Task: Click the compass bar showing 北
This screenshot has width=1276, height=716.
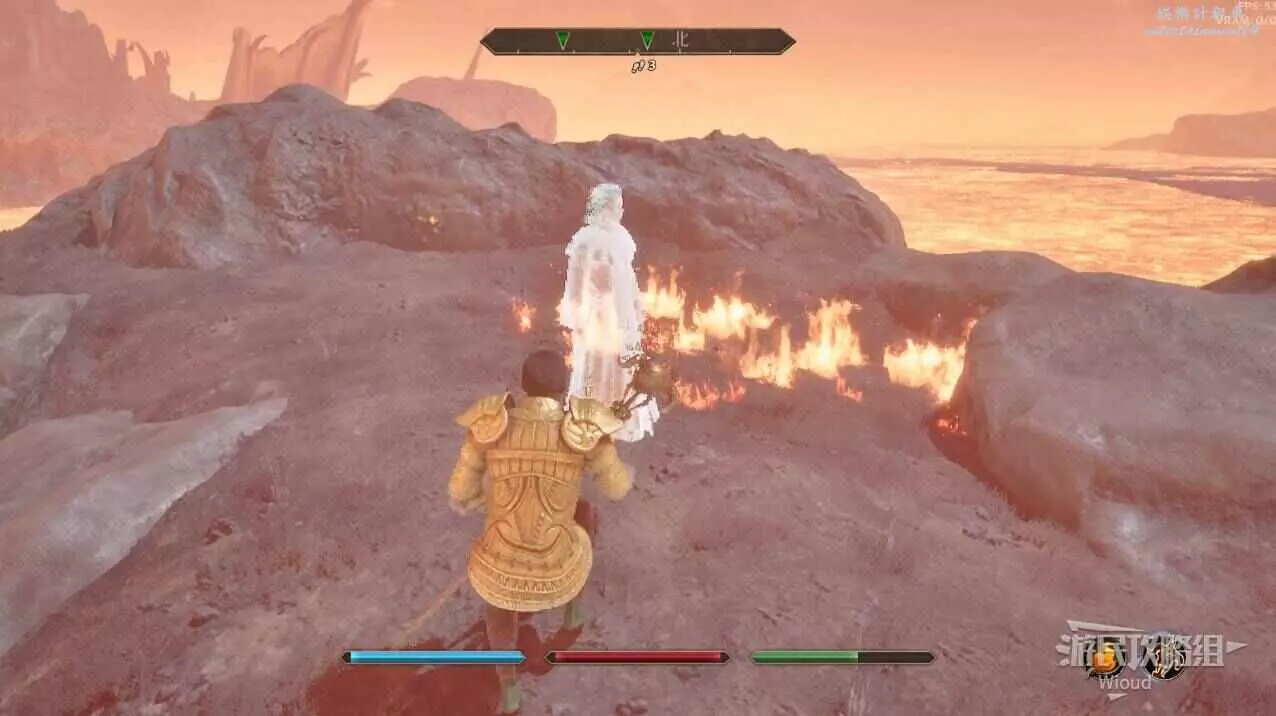Action: [x=637, y=41]
